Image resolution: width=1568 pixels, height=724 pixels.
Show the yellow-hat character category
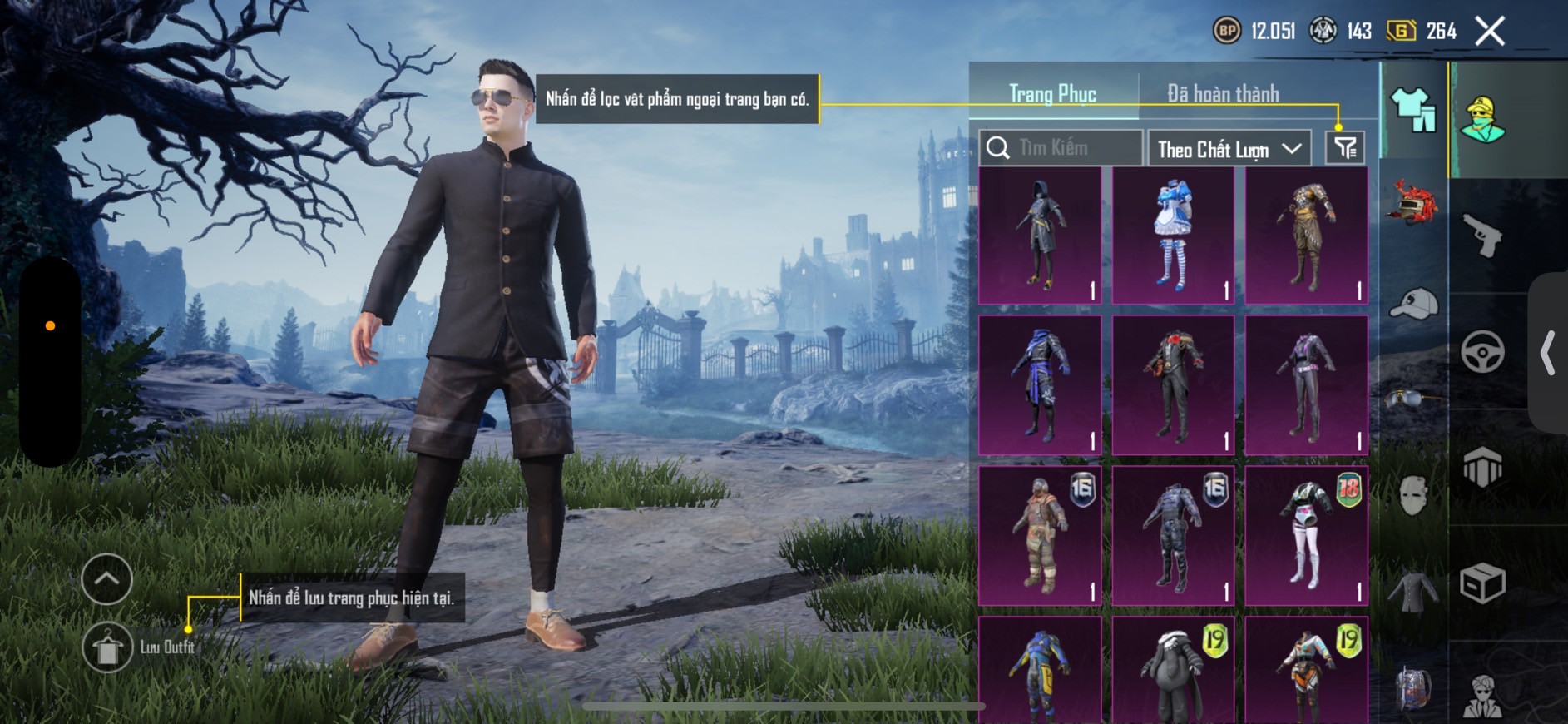click(x=1482, y=119)
